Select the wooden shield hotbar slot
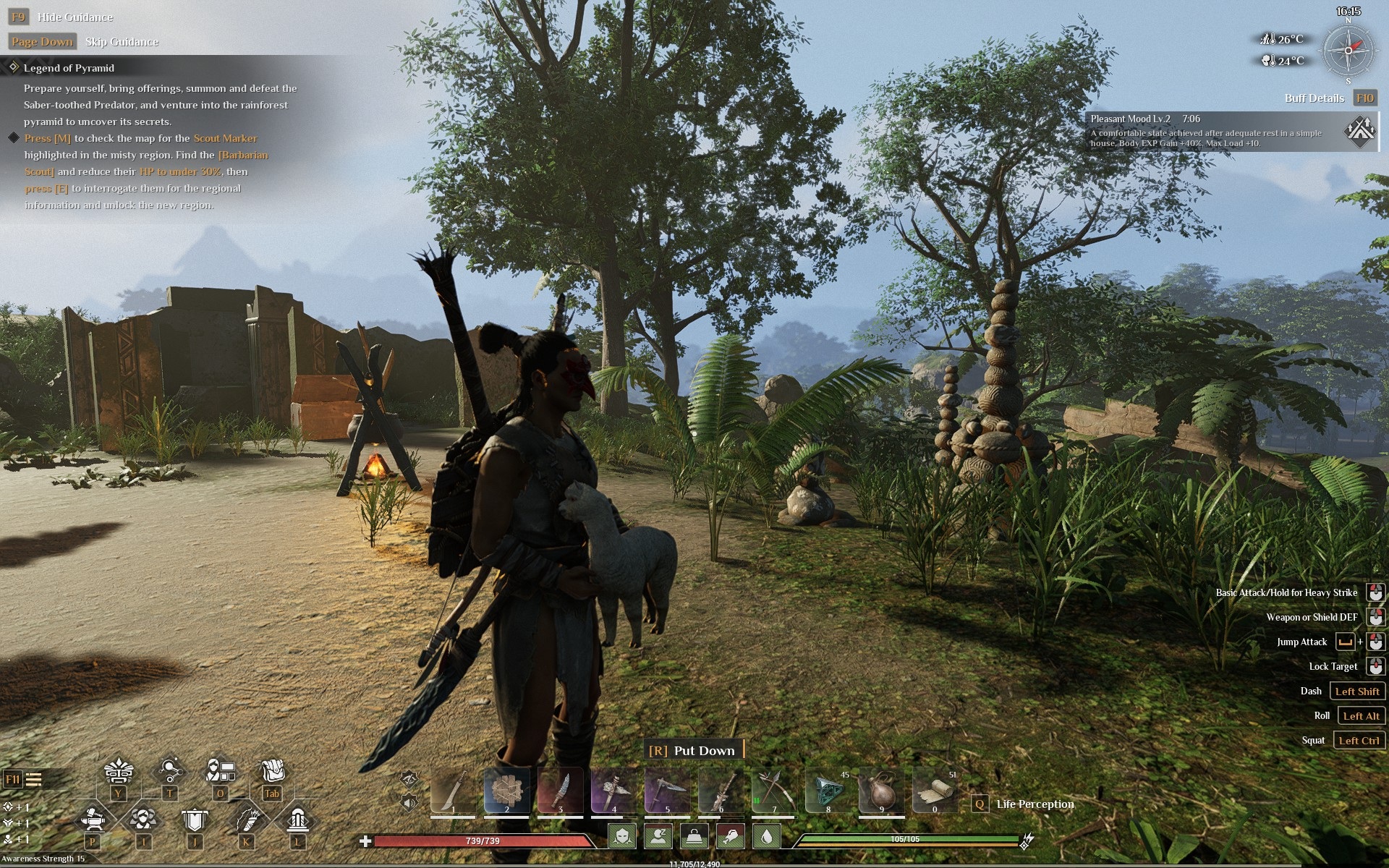 click(x=506, y=791)
